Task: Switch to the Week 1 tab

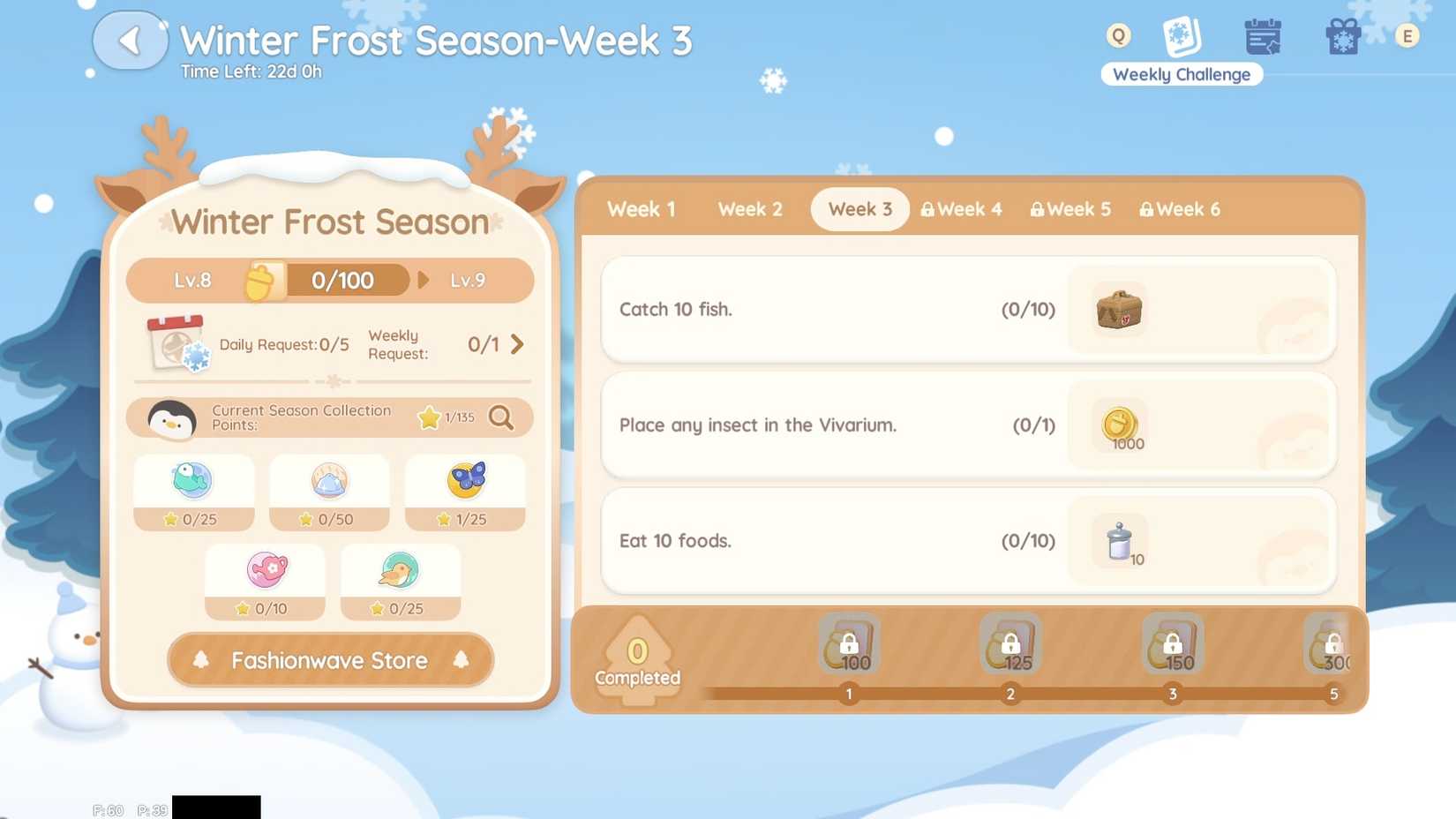Action: point(641,209)
